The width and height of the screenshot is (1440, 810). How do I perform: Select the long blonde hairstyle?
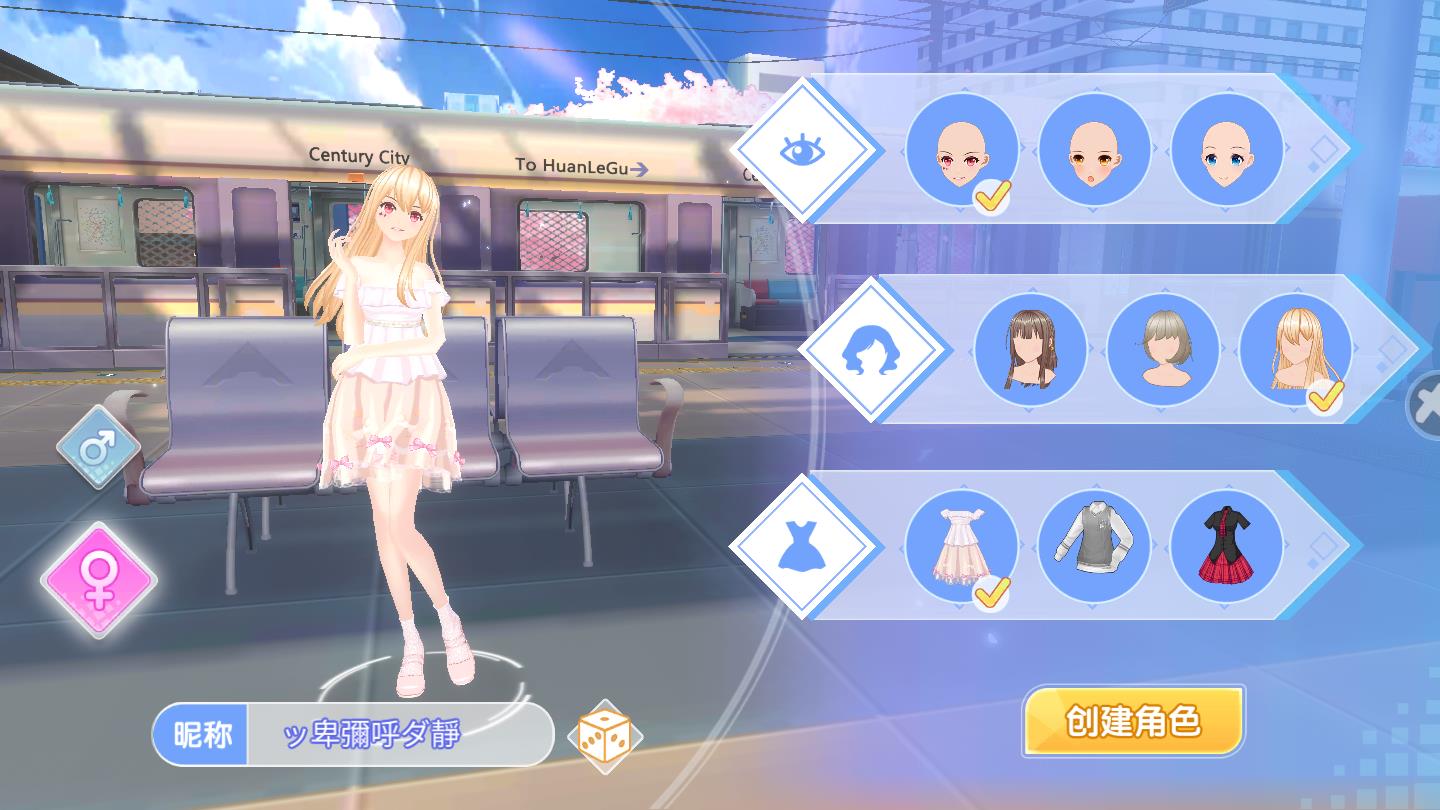tap(1294, 350)
